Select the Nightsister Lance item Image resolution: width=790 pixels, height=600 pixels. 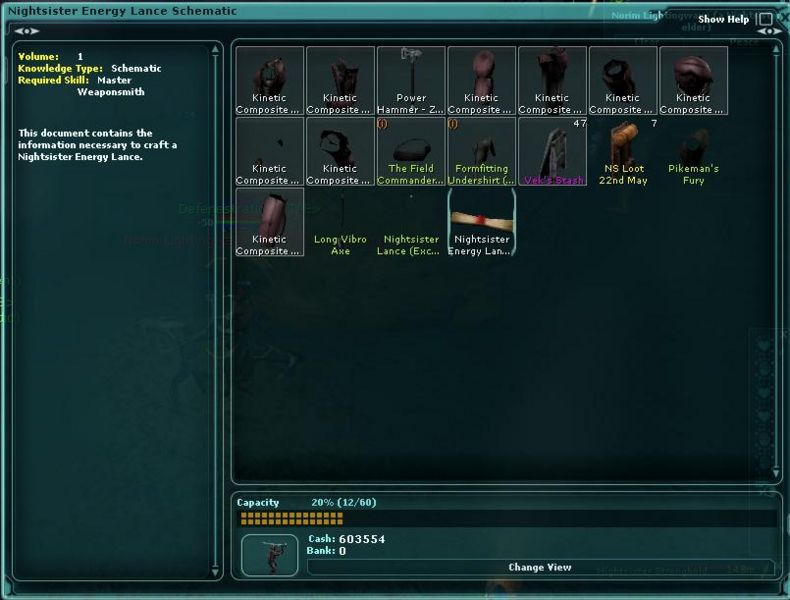click(411, 222)
